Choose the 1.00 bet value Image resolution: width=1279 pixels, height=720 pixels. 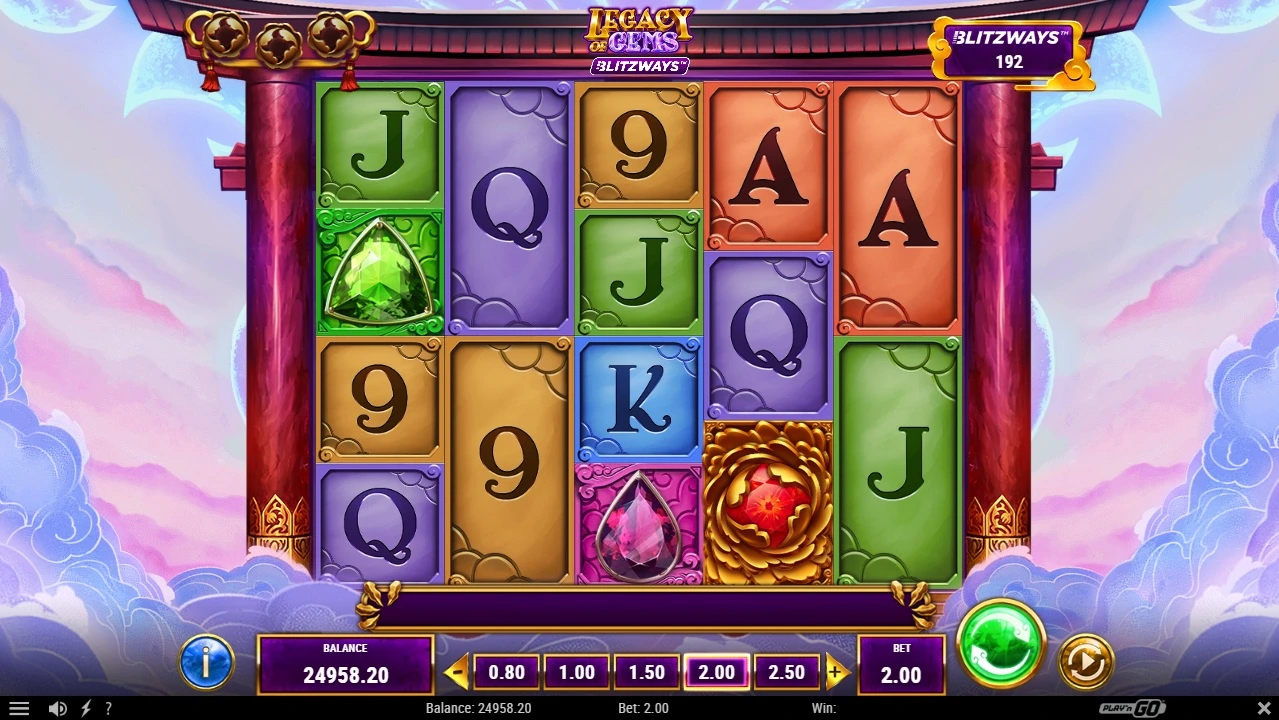[x=576, y=673]
